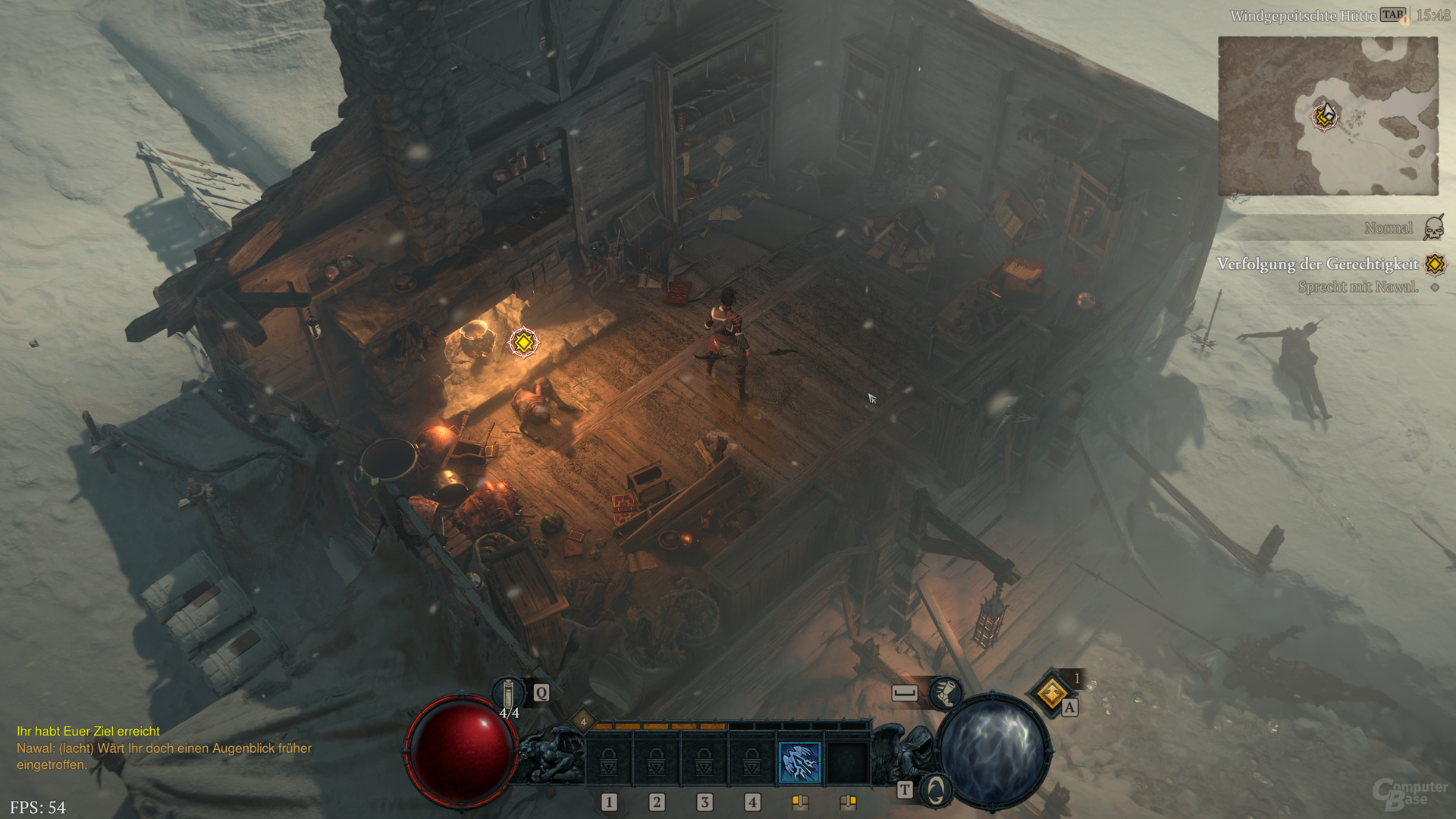Viewport: 1456px width, 819px height.
Task: Select the empty skill slot beside lightning skill
Action: coord(848,762)
